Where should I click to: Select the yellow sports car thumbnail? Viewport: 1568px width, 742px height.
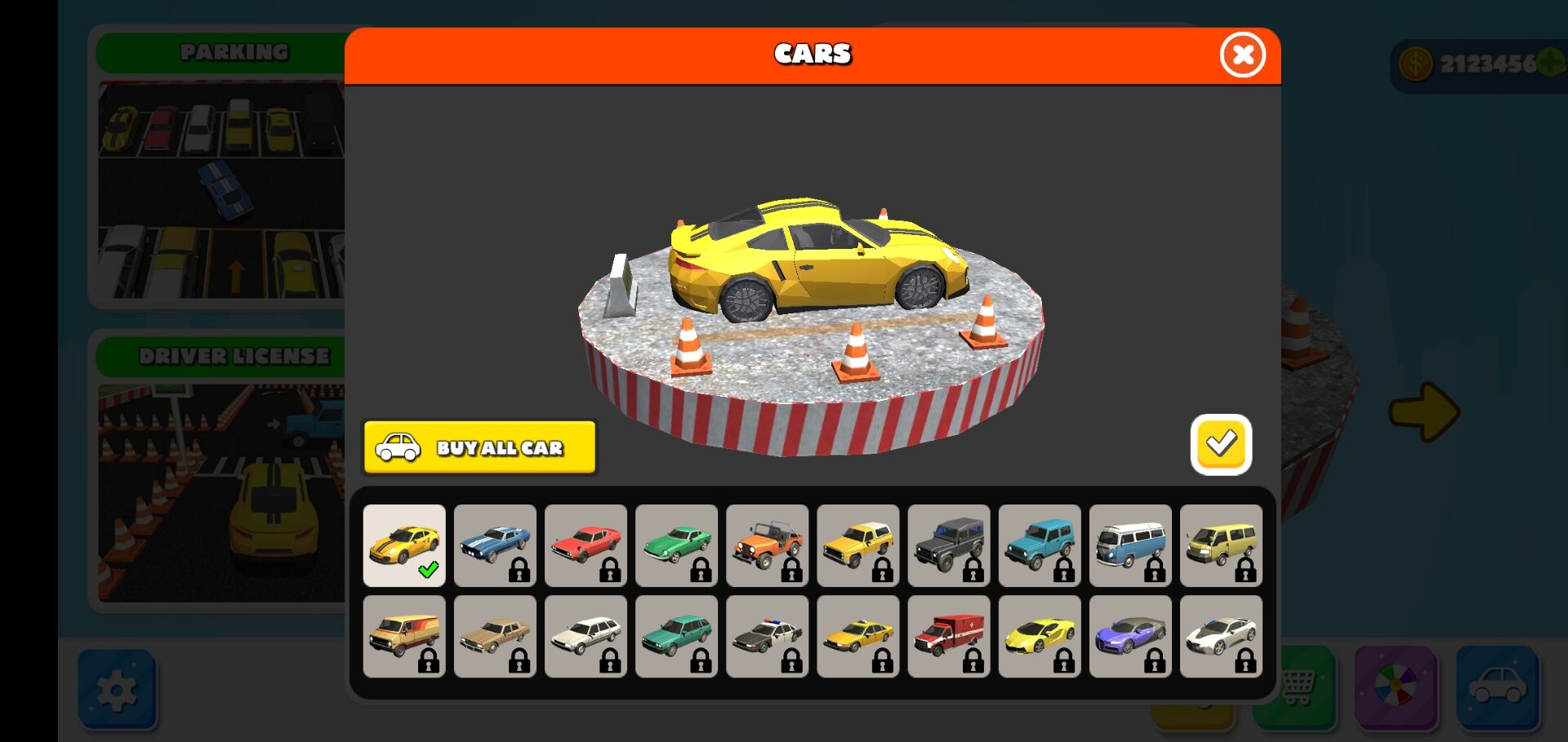click(404, 545)
